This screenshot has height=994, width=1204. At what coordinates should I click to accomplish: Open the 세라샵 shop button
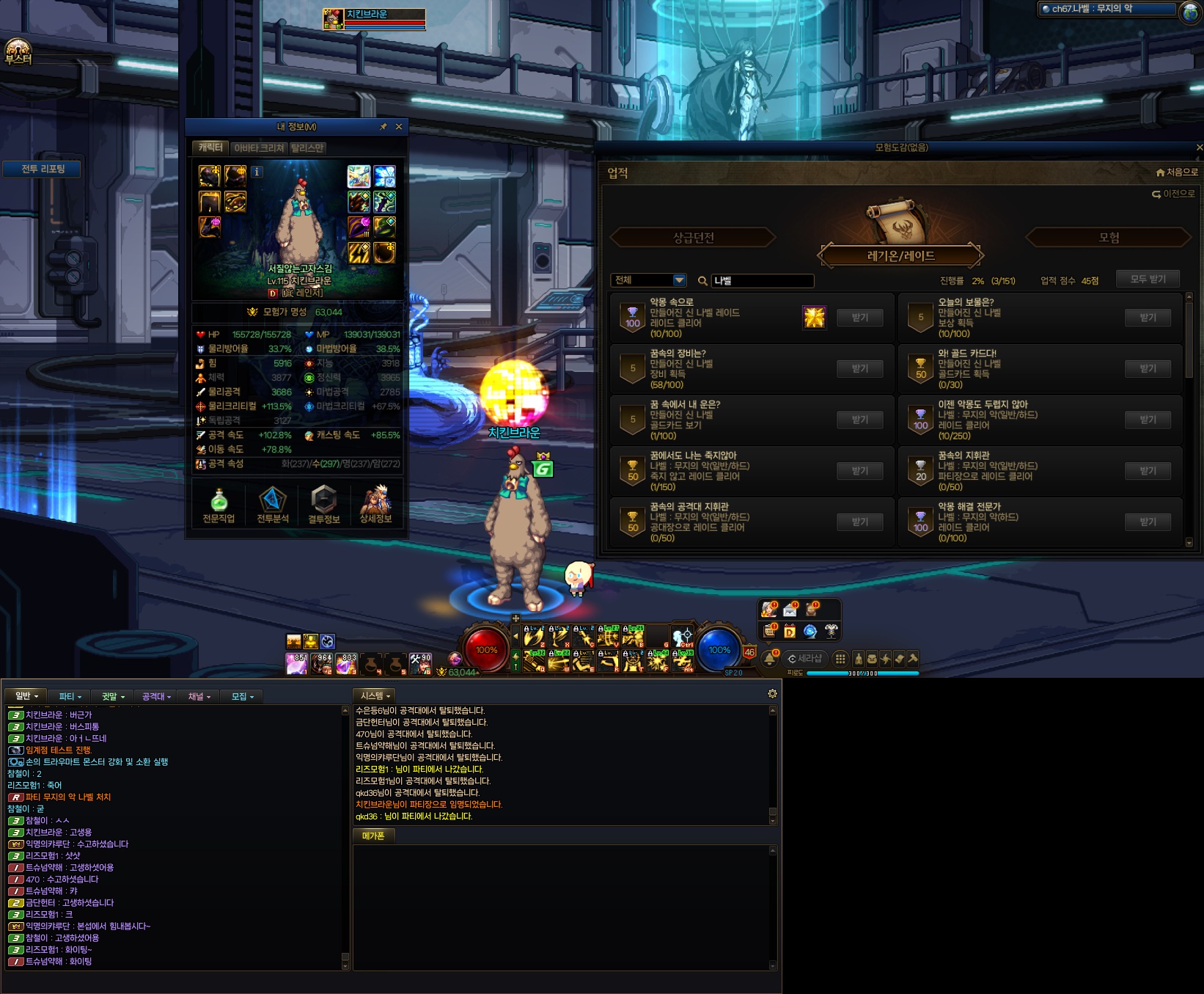point(804,659)
